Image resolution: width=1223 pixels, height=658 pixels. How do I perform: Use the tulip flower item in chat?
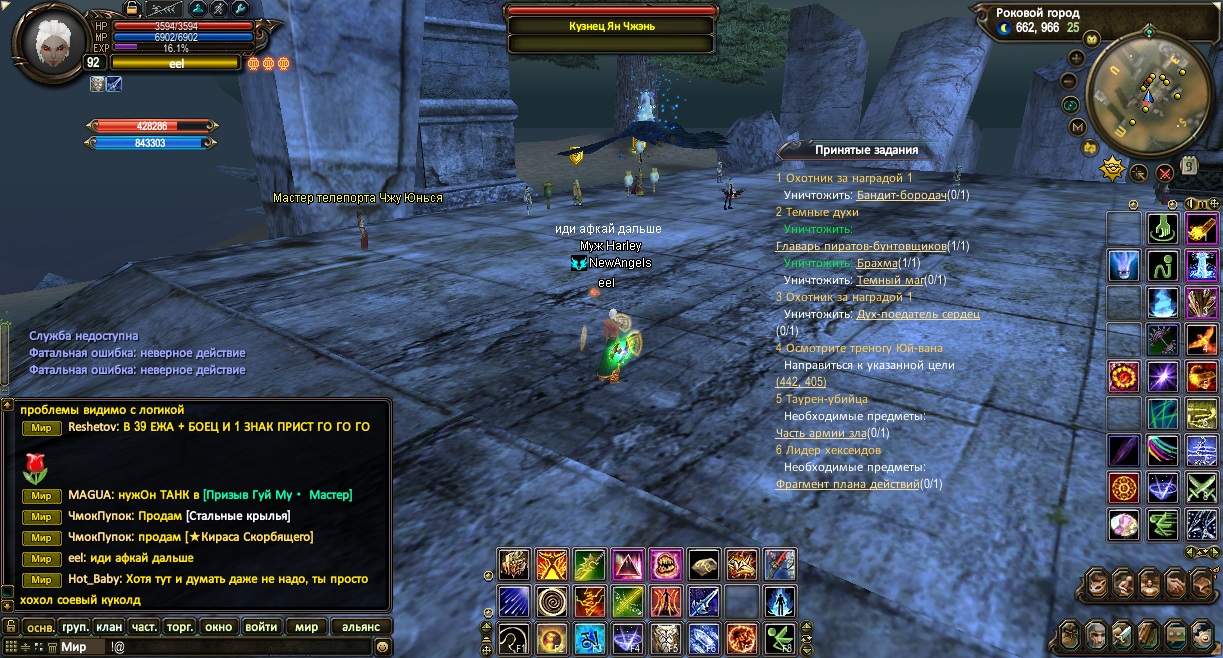pos(34,464)
